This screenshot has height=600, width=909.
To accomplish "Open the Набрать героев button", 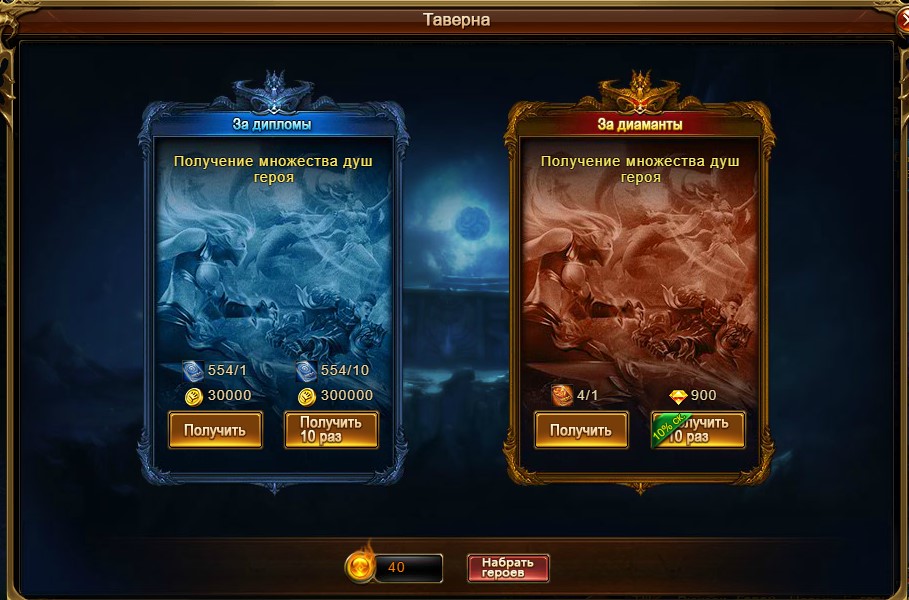I will 508,568.
